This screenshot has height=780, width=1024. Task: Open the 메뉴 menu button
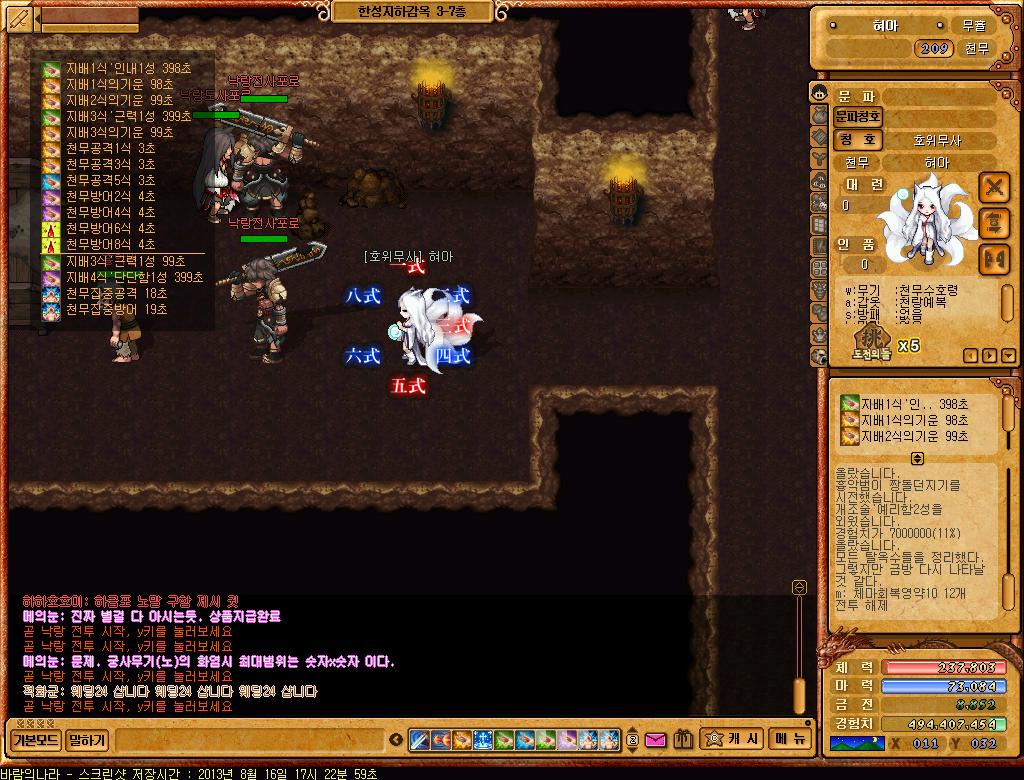[789, 739]
